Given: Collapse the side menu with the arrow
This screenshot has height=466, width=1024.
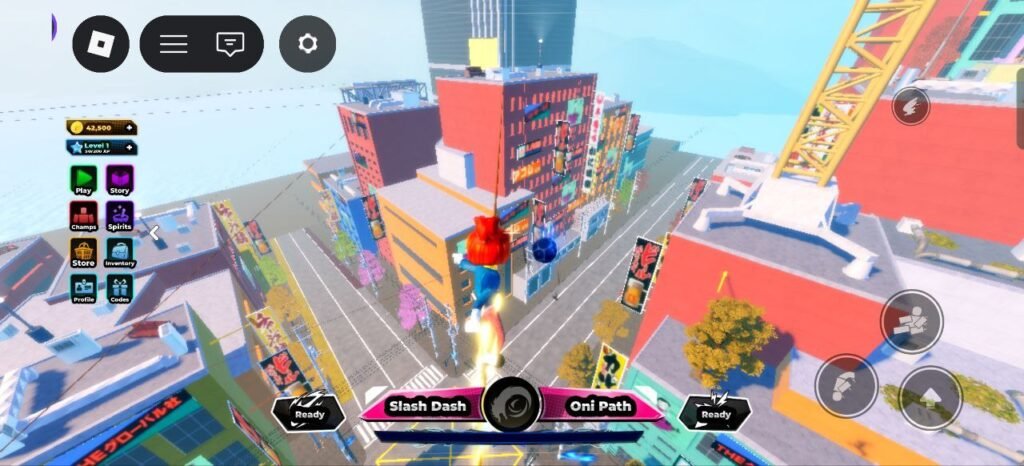Looking at the screenshot, I should (154, 233).
